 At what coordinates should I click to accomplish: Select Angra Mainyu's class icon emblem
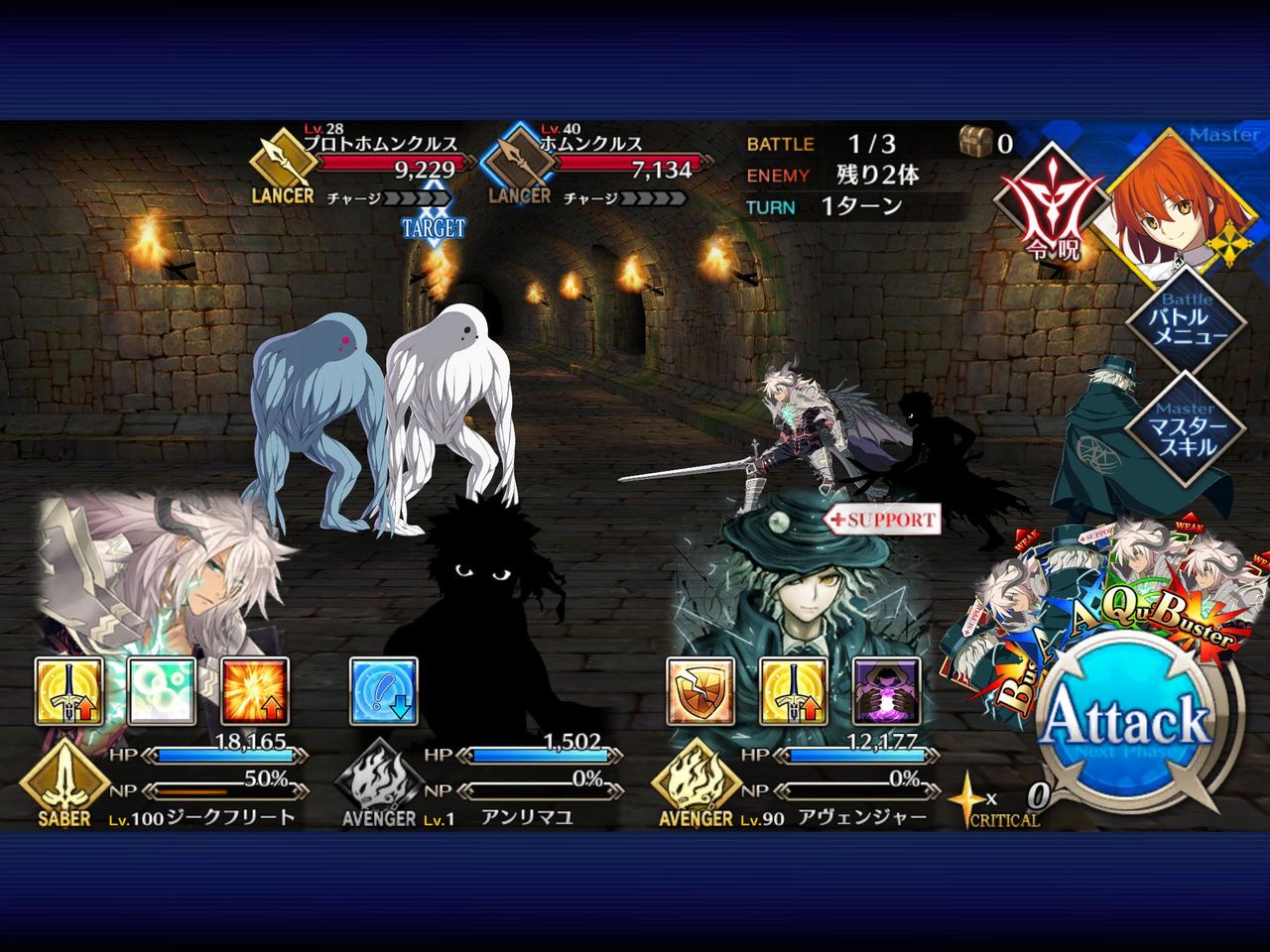(x=376, y=780)
